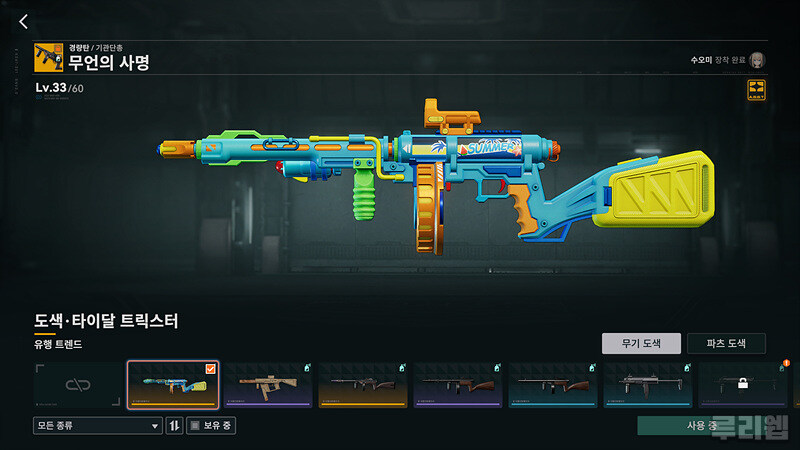
Task: Click the unlink chain-icon slot
Action: (78, 385)
